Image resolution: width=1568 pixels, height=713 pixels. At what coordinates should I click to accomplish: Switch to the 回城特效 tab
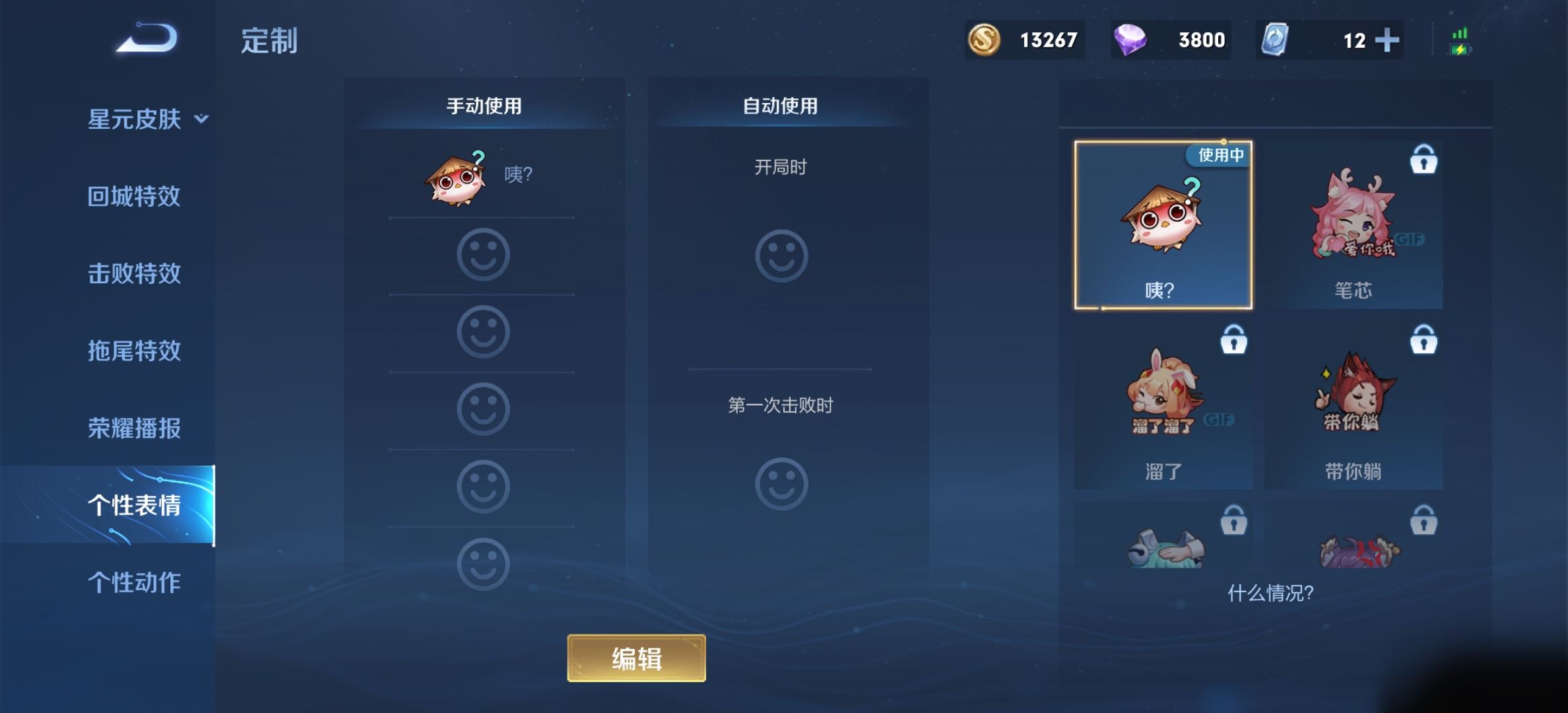pos(134,197)
